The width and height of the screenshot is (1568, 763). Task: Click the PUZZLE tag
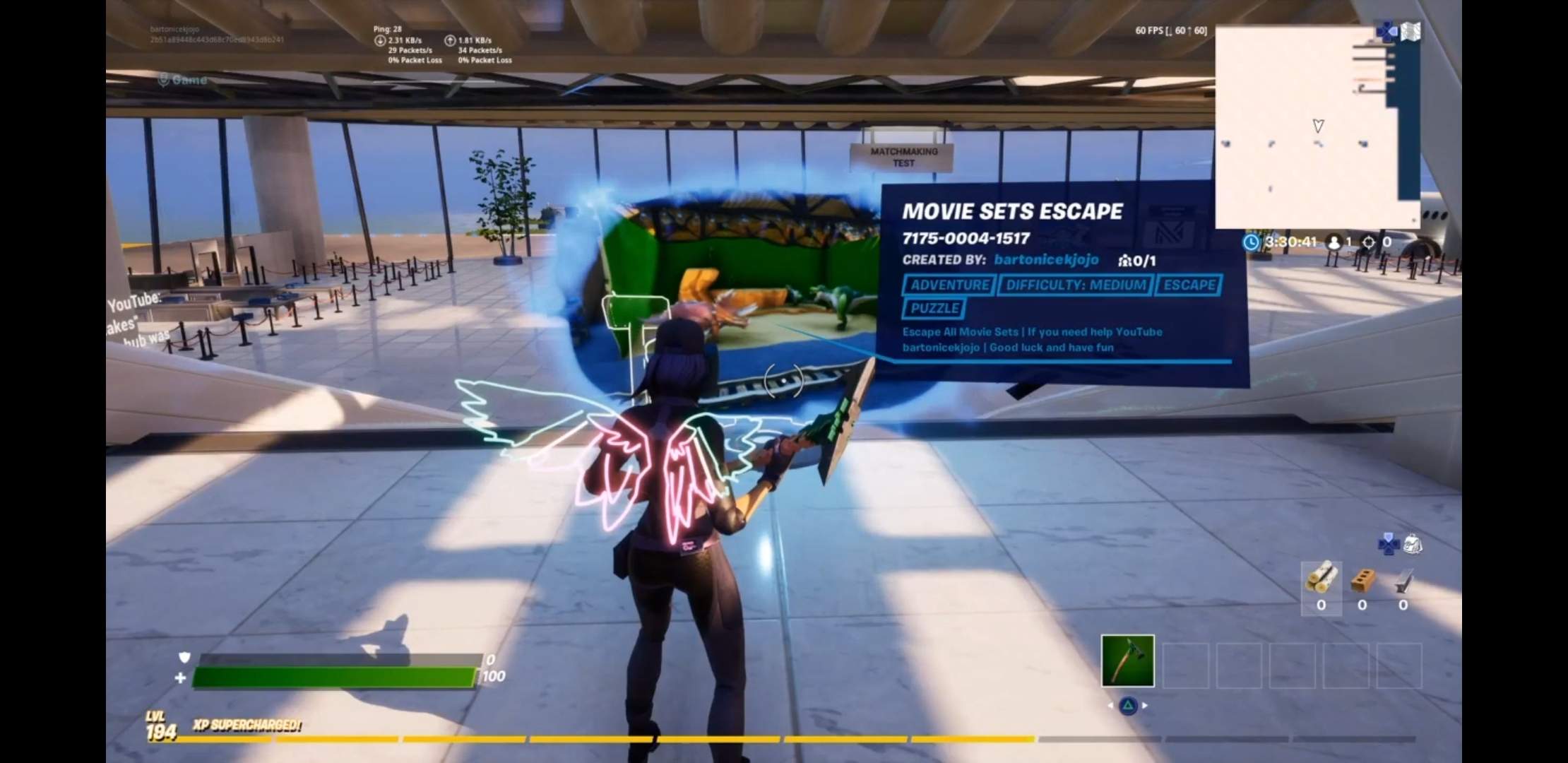coord(934,308)
